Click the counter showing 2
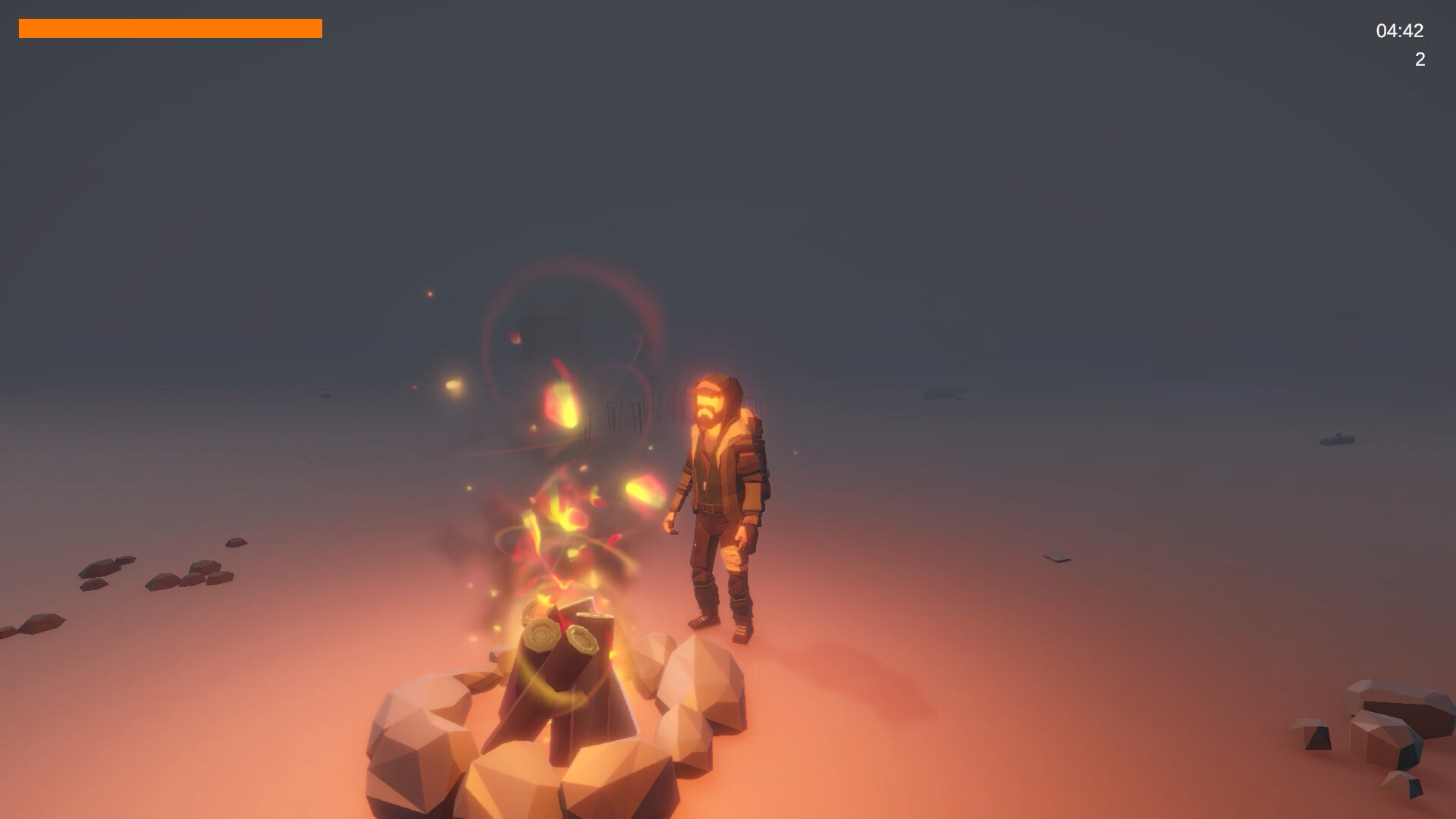The width and height of the screenshot is (1456, 819). click(1420, 58)
